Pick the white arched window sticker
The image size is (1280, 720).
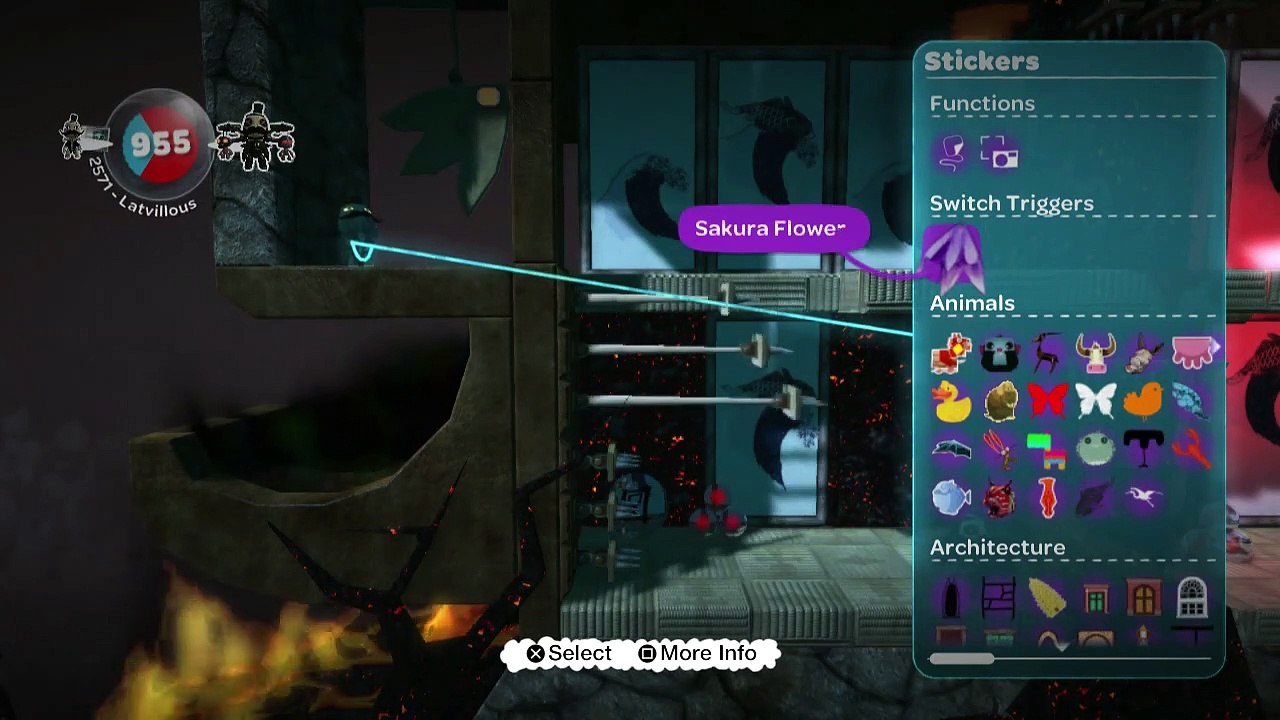(x=1191, y=598)
